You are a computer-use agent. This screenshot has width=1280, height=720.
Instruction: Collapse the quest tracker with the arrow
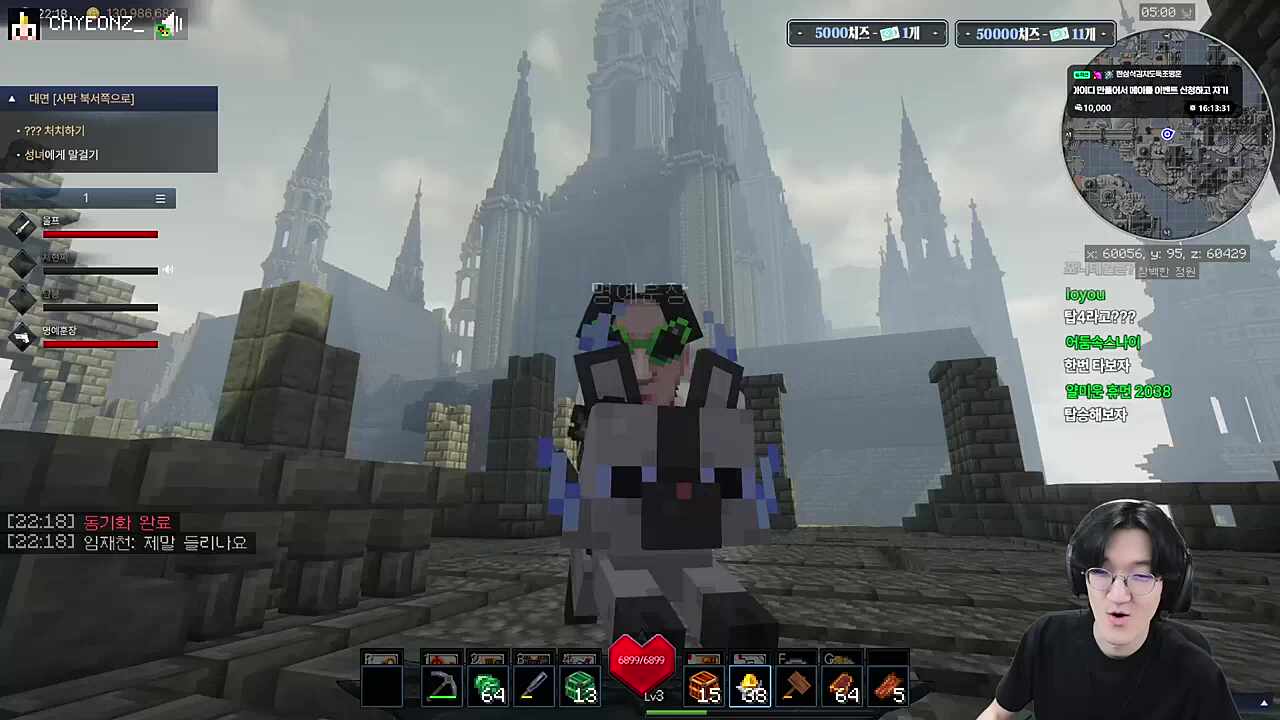coord(12,99)
